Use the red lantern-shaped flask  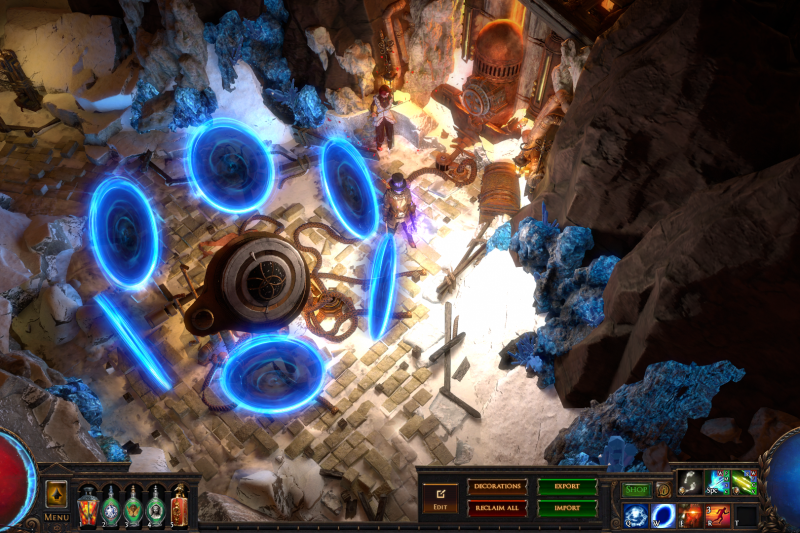(87, 503)
